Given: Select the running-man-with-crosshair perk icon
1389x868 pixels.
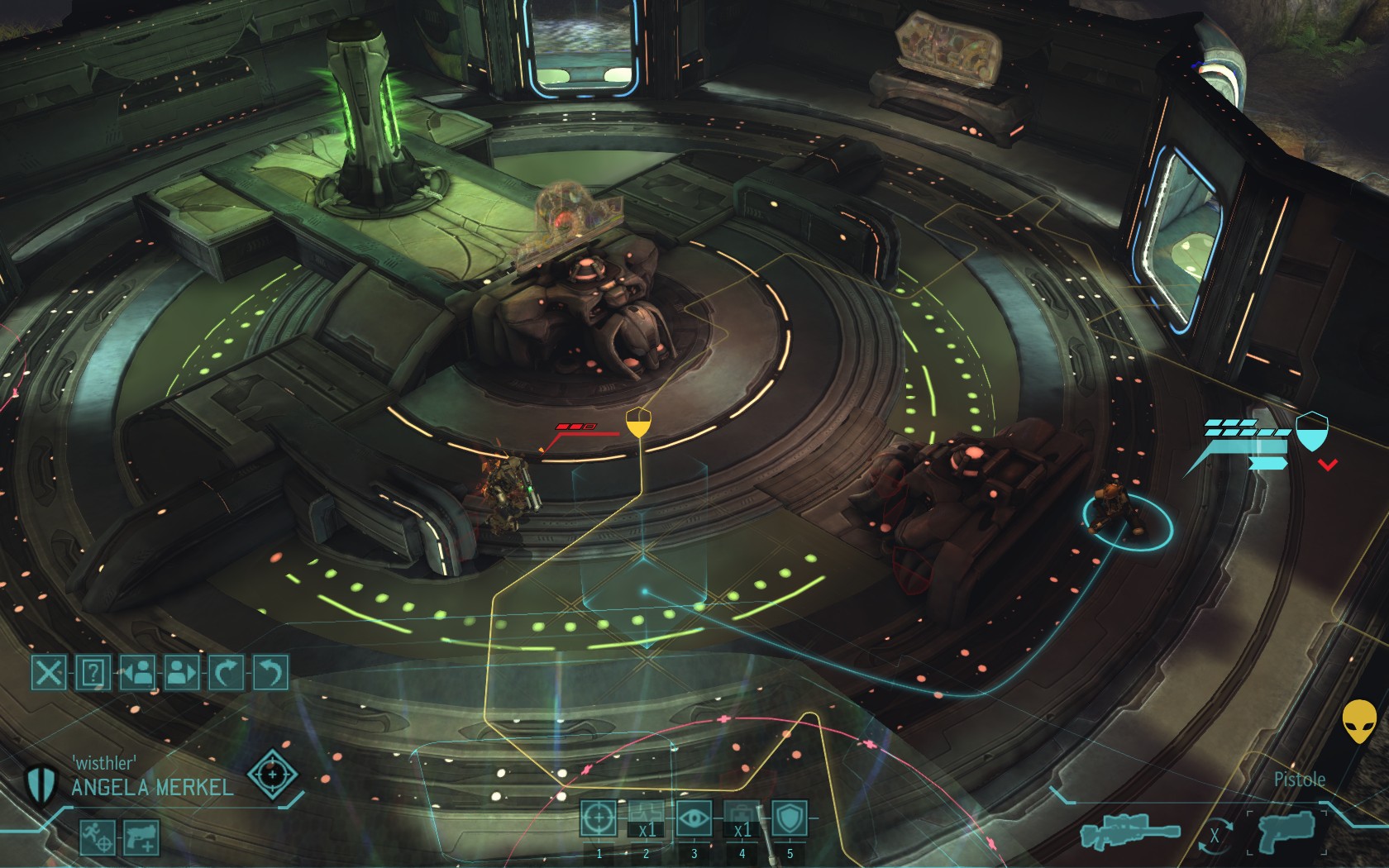Looking at the screenshot, I should [98, 837].
